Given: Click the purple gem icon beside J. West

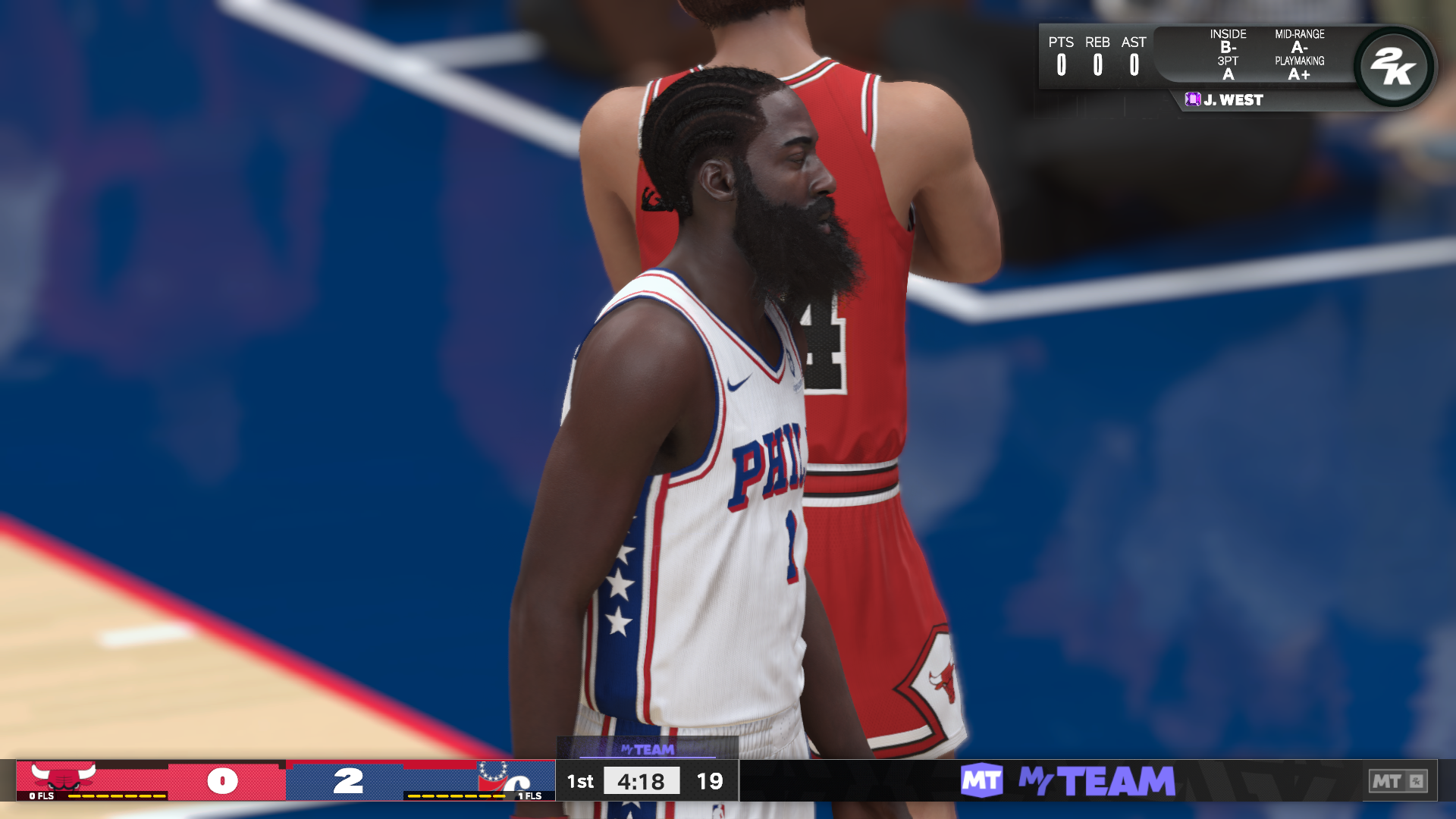Looking at the screenshot, I should pos(1193,99).
